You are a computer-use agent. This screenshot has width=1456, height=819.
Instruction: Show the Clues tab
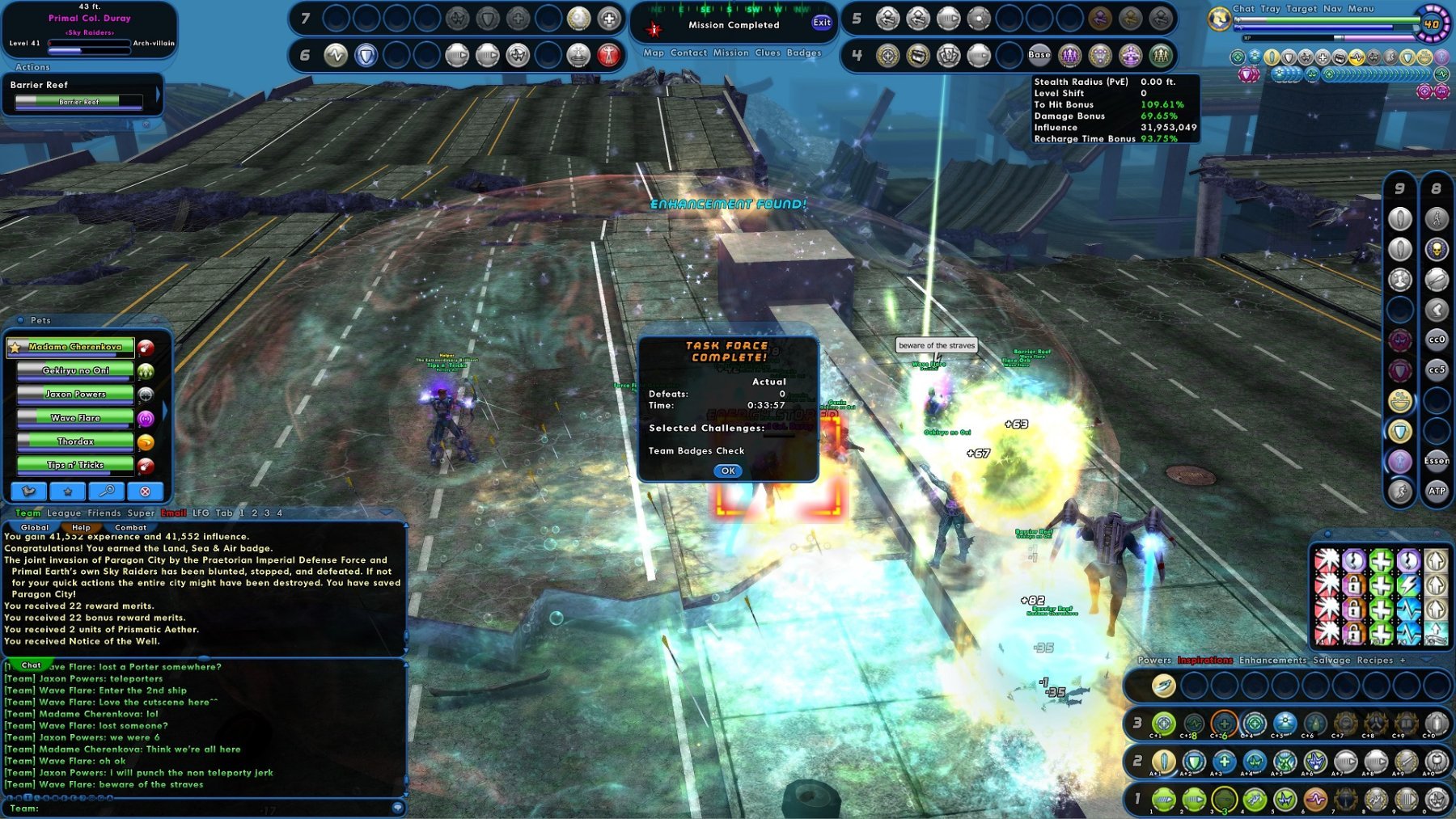(768, 53)
